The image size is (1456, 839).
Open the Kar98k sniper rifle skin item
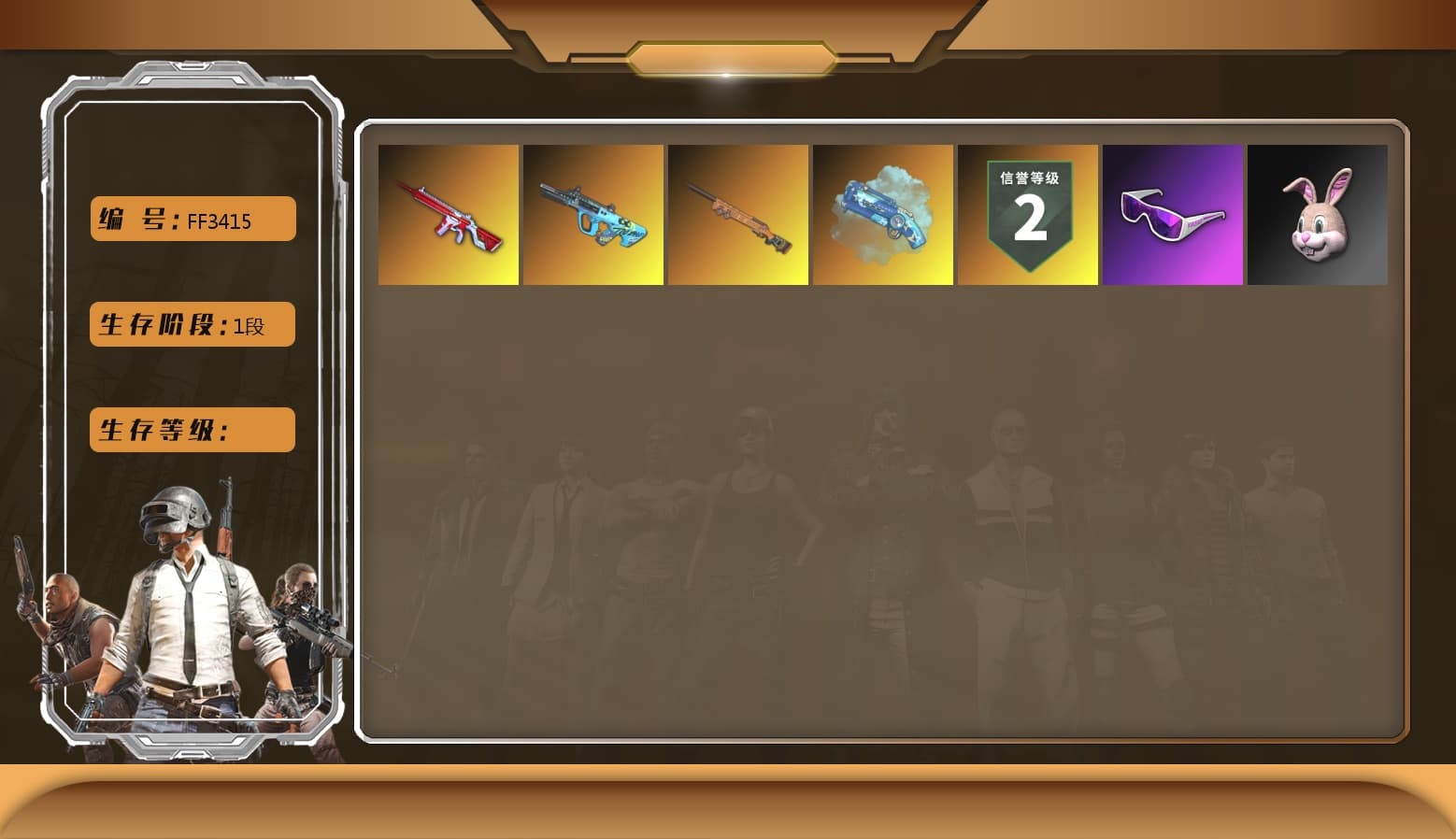point(738,215)
